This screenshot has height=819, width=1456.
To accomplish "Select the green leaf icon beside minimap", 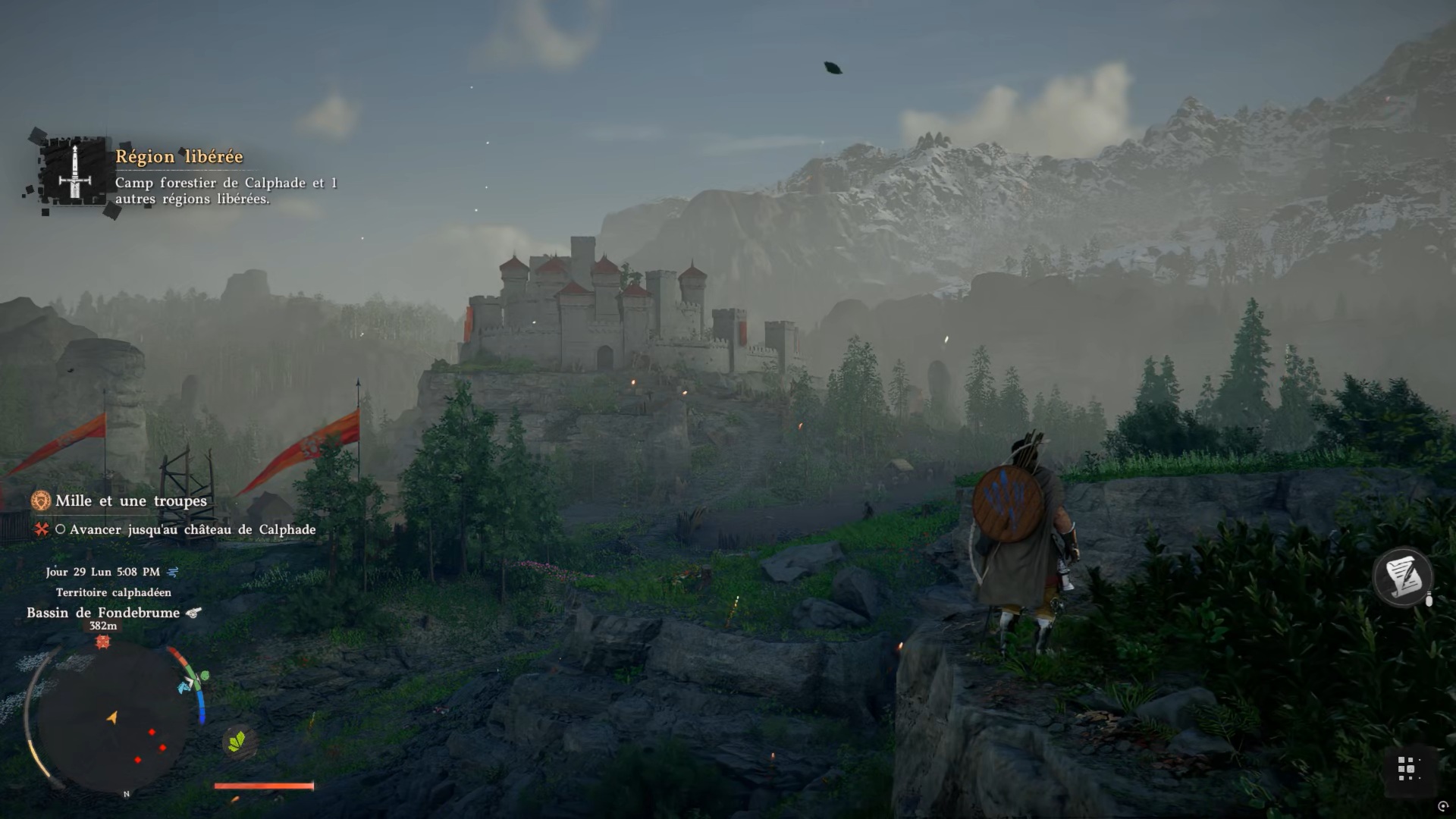I will coord(237,741).
